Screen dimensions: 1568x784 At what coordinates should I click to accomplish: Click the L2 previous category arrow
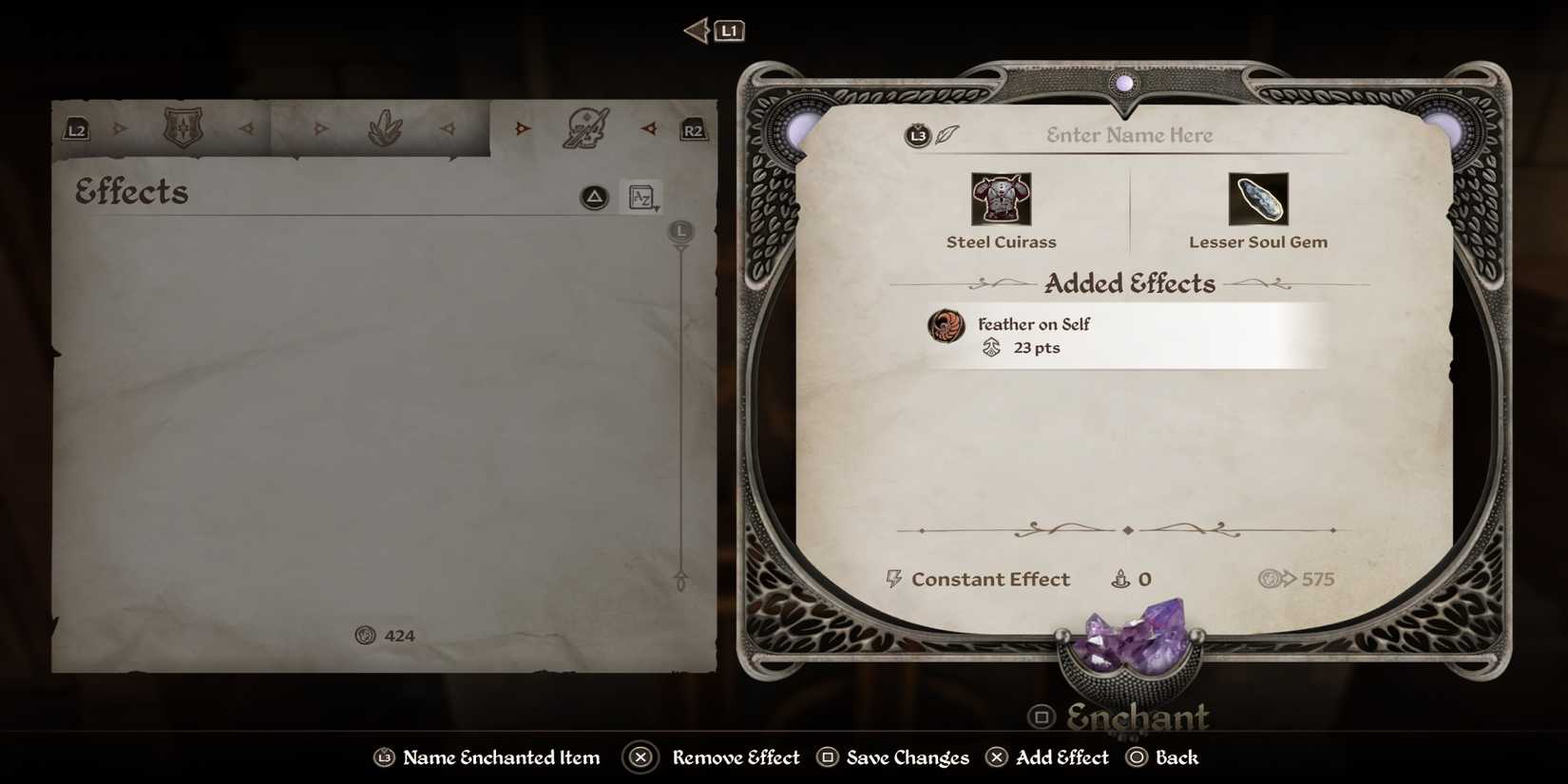[75, 129]
